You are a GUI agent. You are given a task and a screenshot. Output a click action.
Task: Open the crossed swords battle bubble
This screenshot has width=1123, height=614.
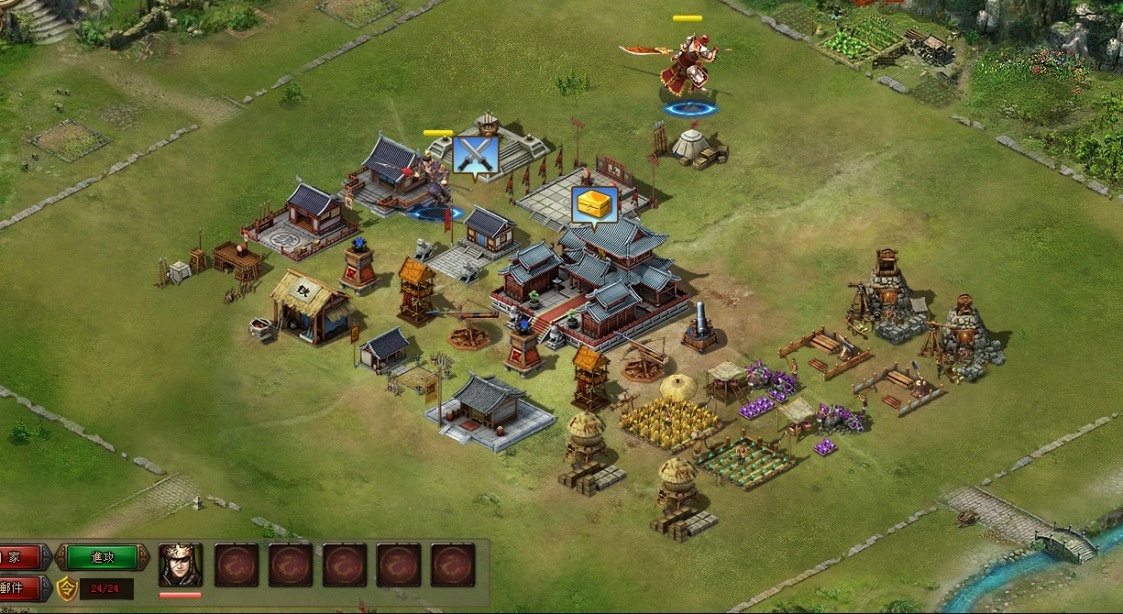475,156
